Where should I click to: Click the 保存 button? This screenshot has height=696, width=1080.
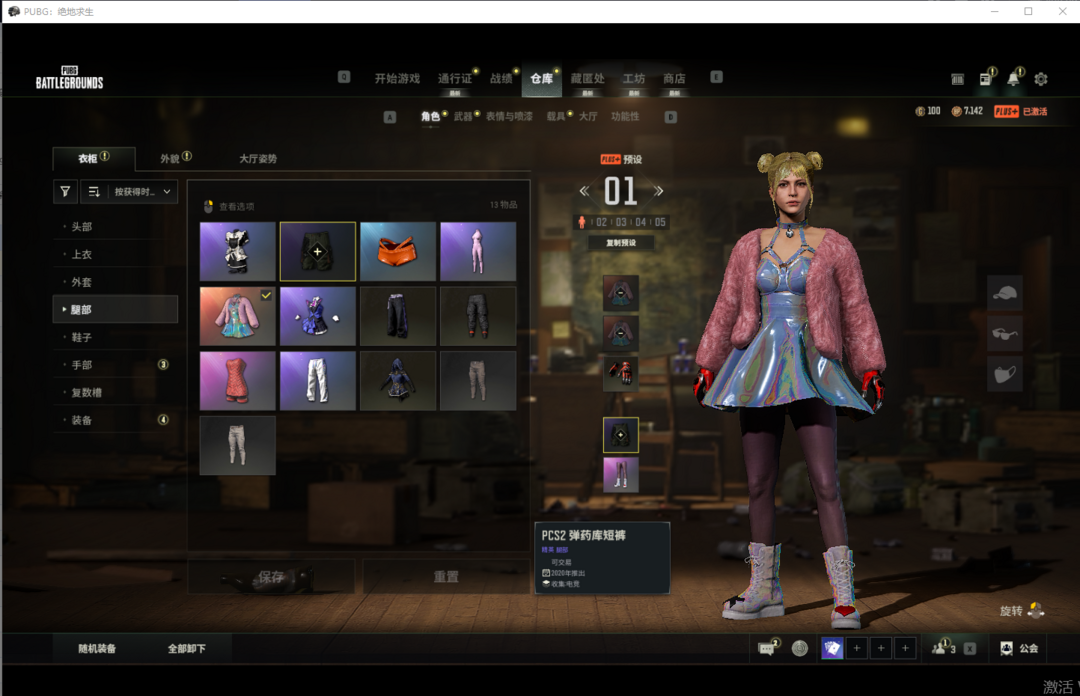tap(271, 577)
